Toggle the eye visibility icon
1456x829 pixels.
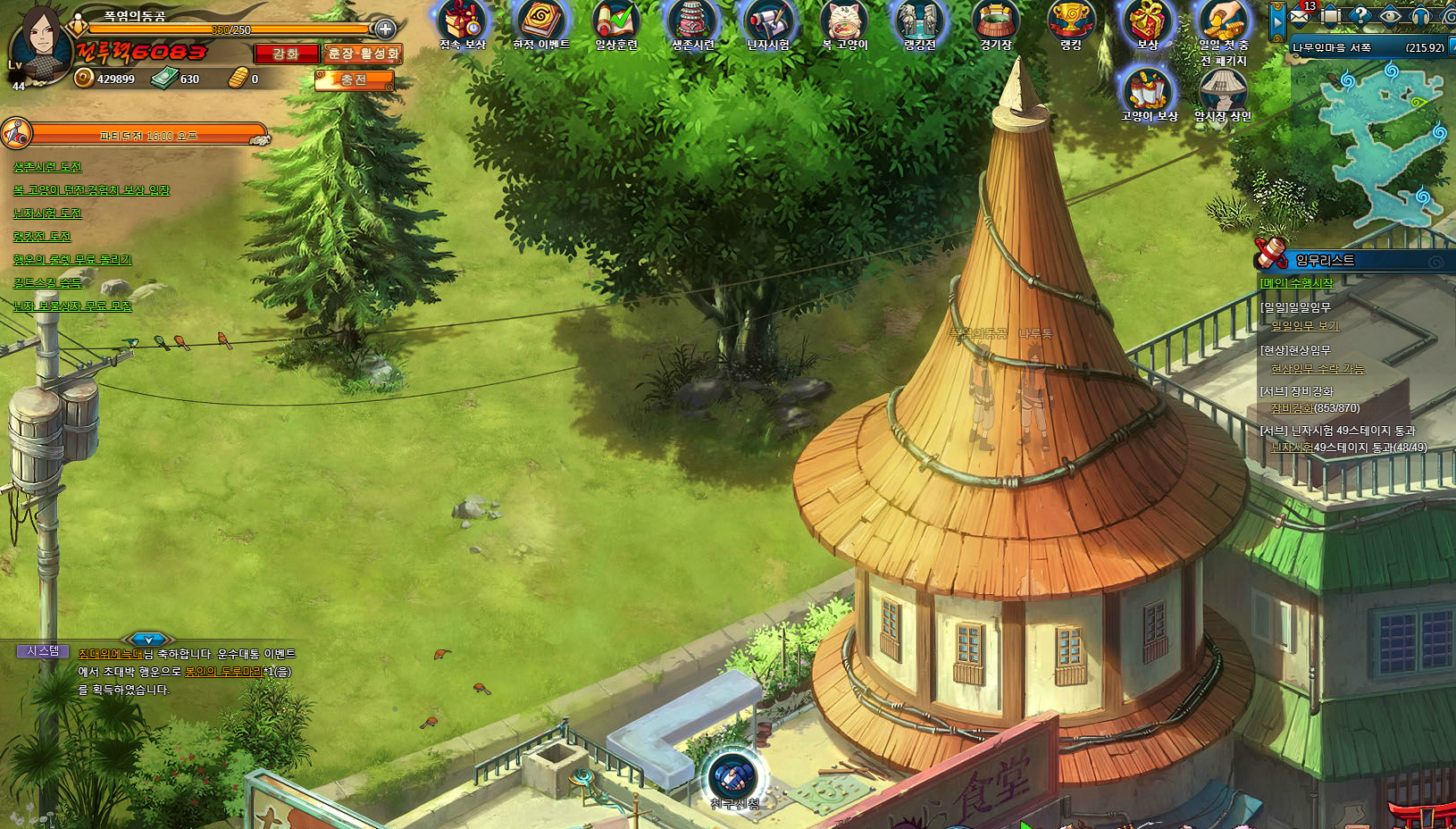point(1390,15)
